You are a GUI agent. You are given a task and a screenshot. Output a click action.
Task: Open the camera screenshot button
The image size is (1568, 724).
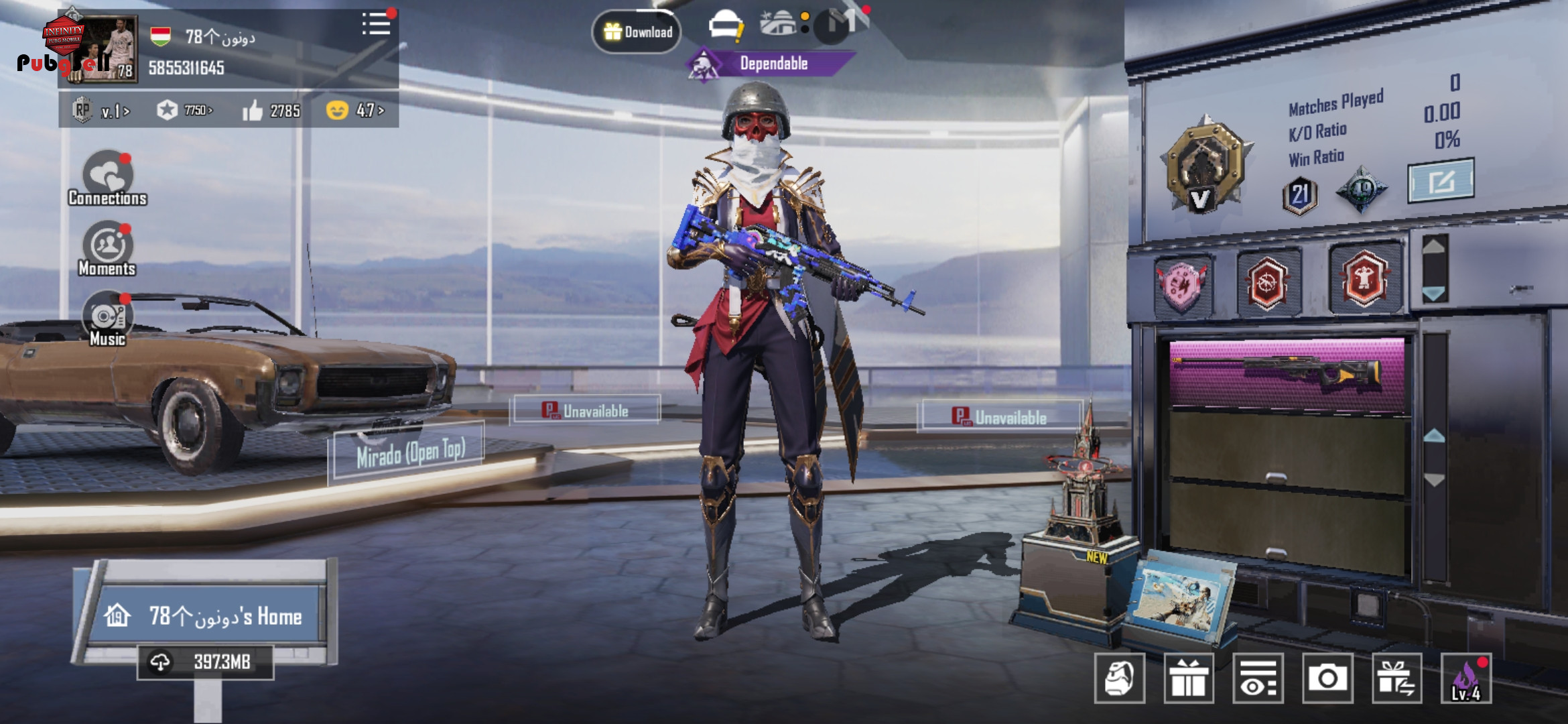click(x=1327, y=678)
